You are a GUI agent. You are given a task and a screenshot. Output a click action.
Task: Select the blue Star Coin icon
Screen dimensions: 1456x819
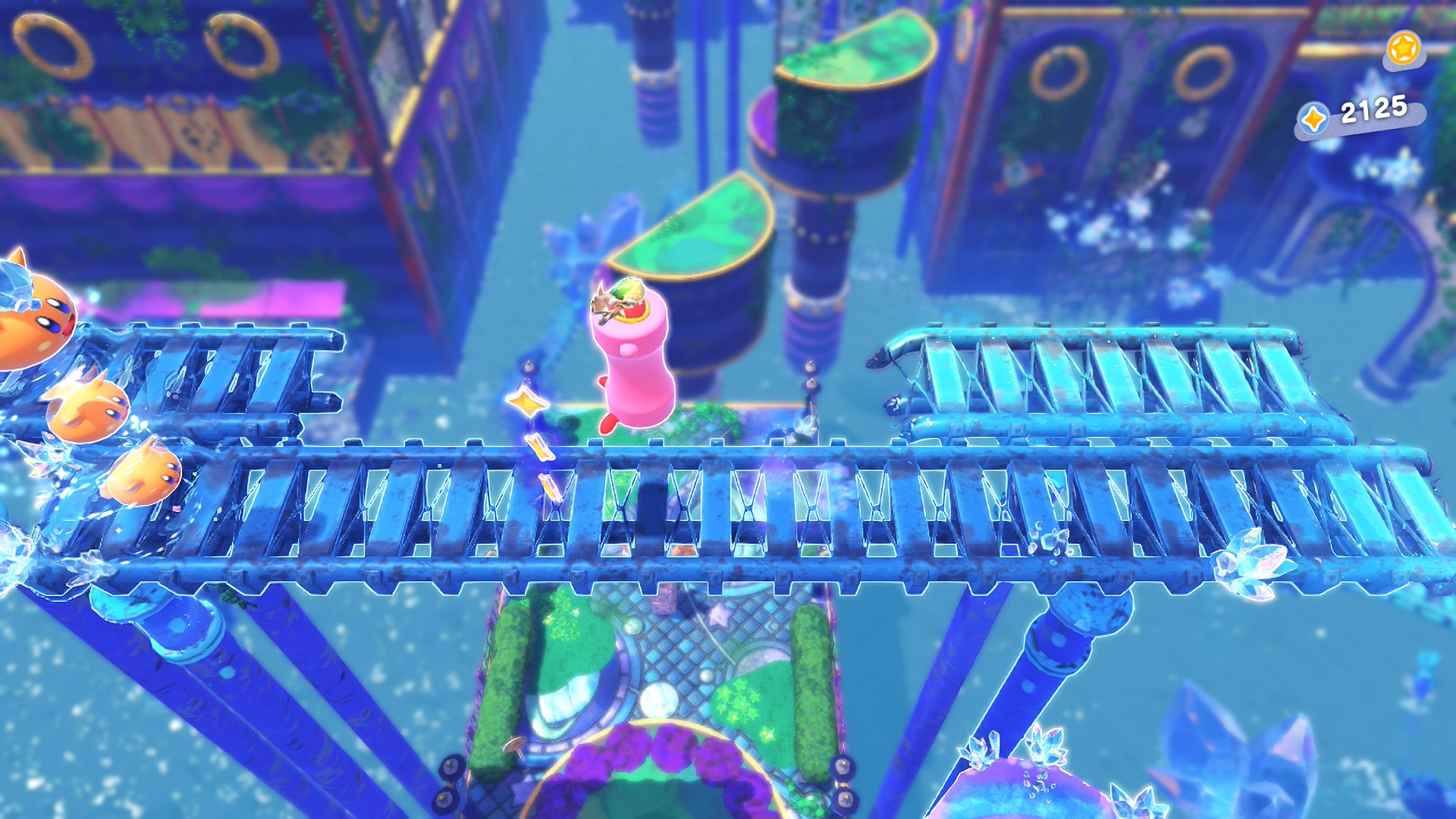click(x=1313, y=119)
